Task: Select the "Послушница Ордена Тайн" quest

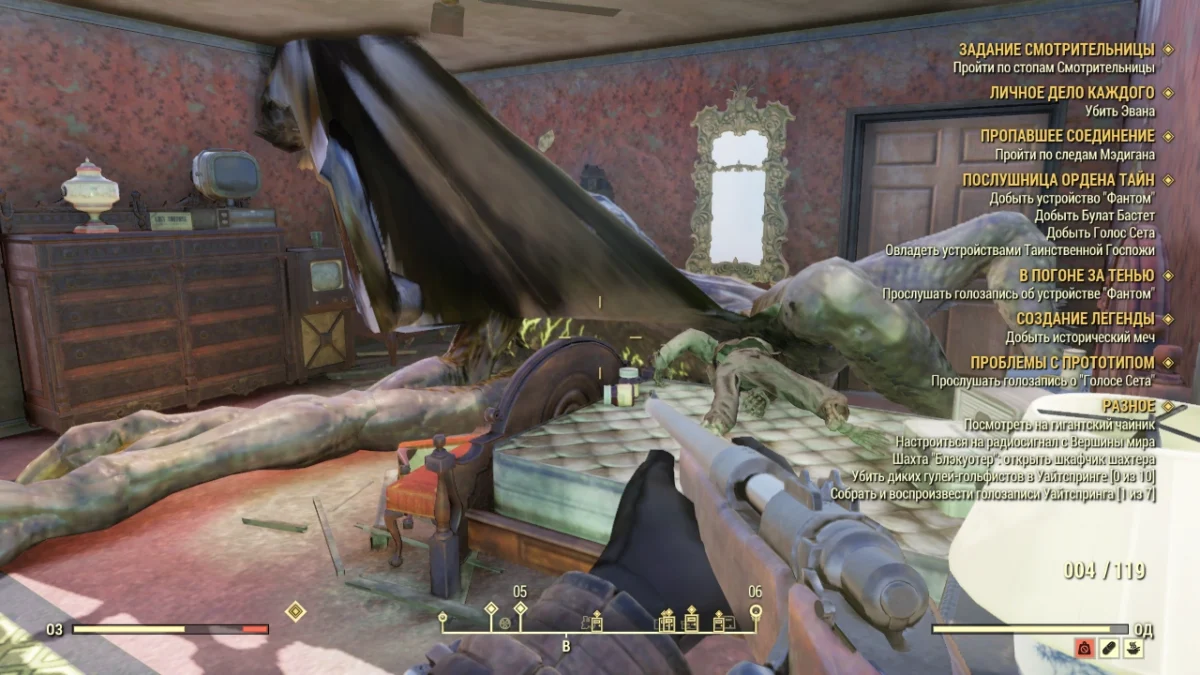Action: pyautogui.click(x=1058, y=180)
